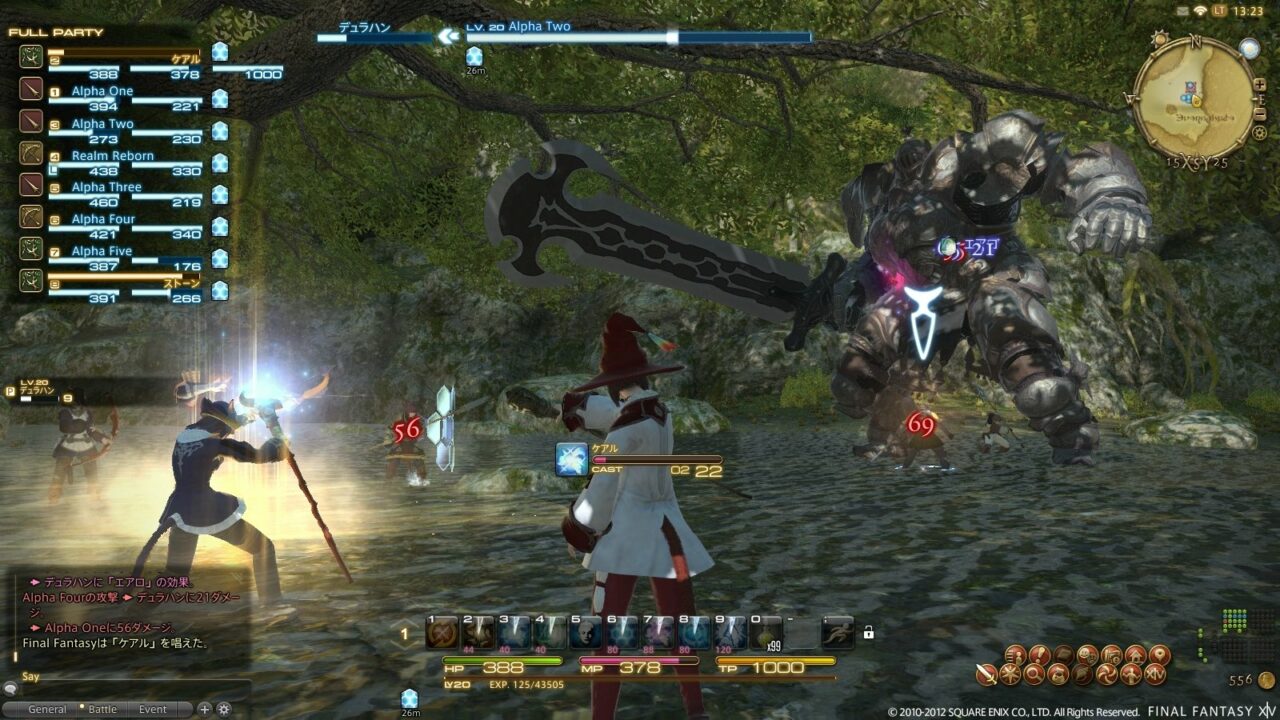The image size is (1280, 720).
Task: Click the chat log settings gear
Action: click(223, 709)
